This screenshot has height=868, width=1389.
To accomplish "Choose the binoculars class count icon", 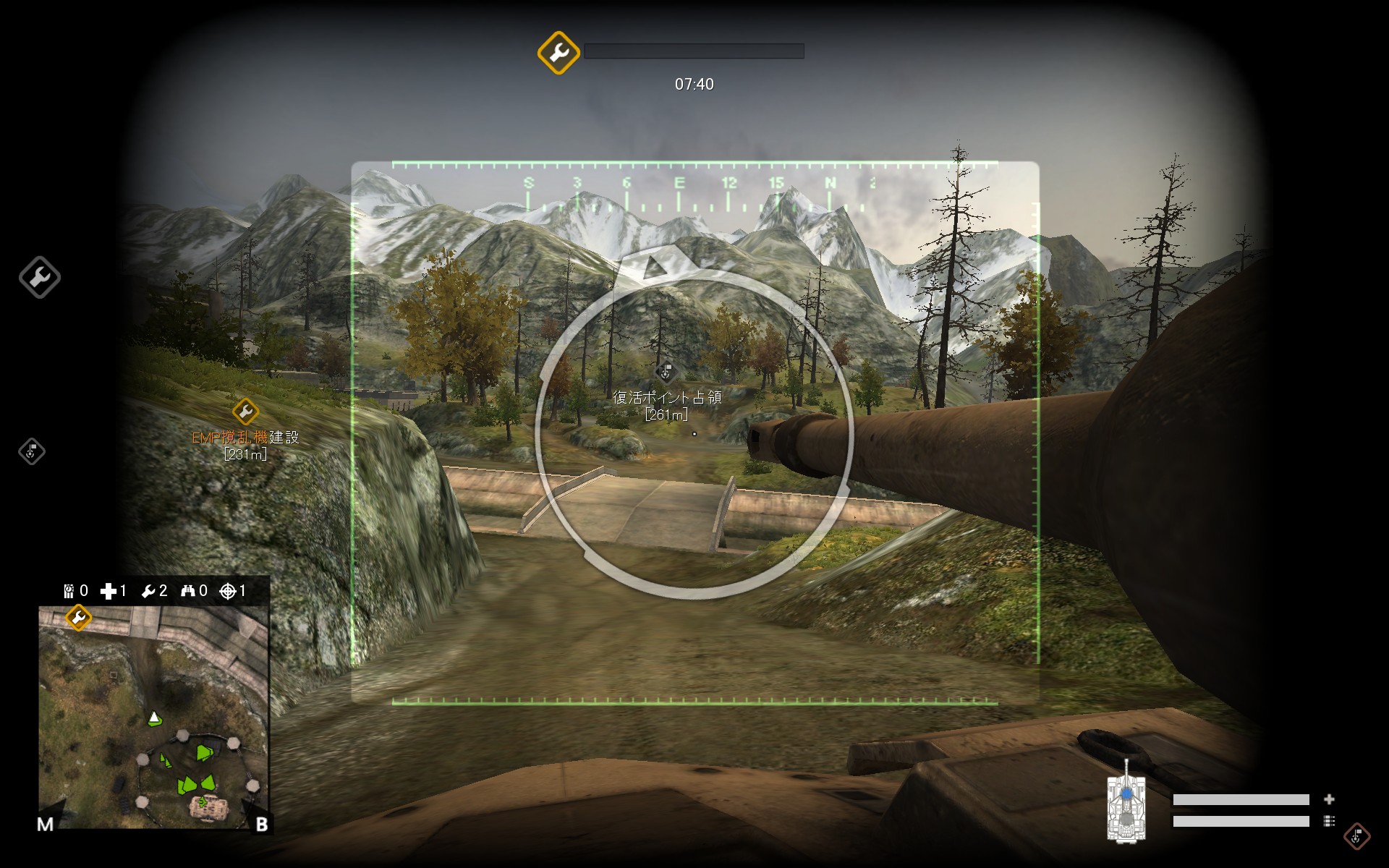I will click(188, 592).
